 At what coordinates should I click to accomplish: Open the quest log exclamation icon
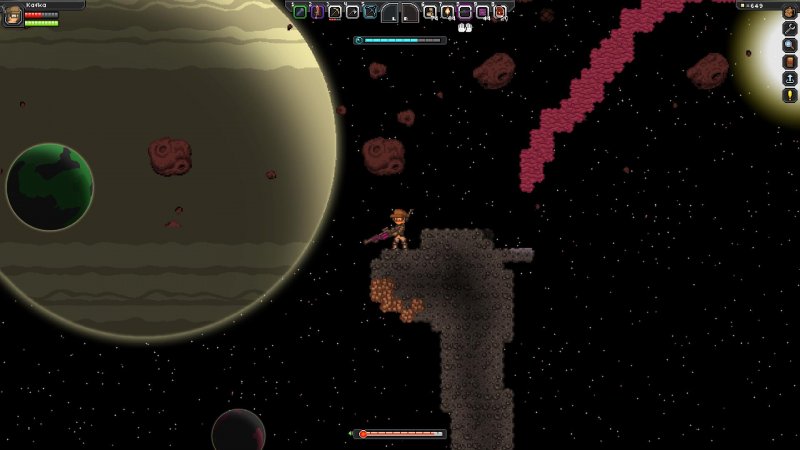[x=789, y=95]
